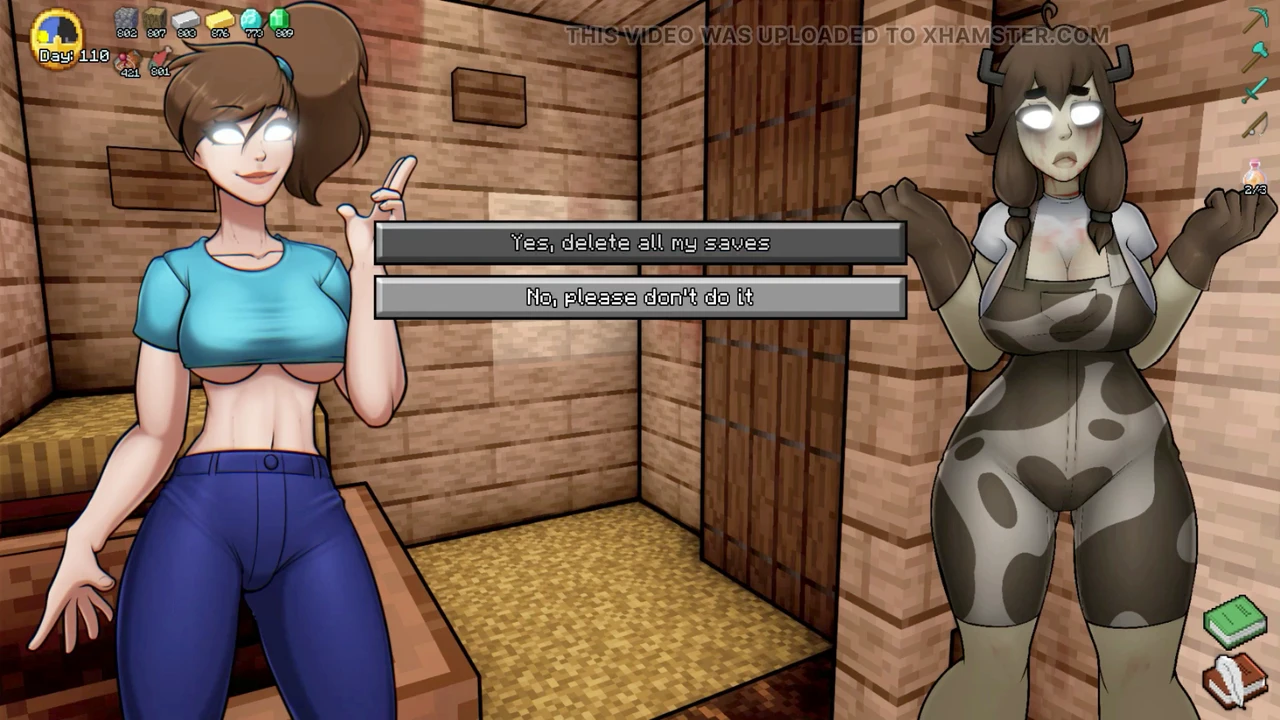Select the diamond axe icon
This screenshot has width=1280, height=720.
[x=1255, y=56]
